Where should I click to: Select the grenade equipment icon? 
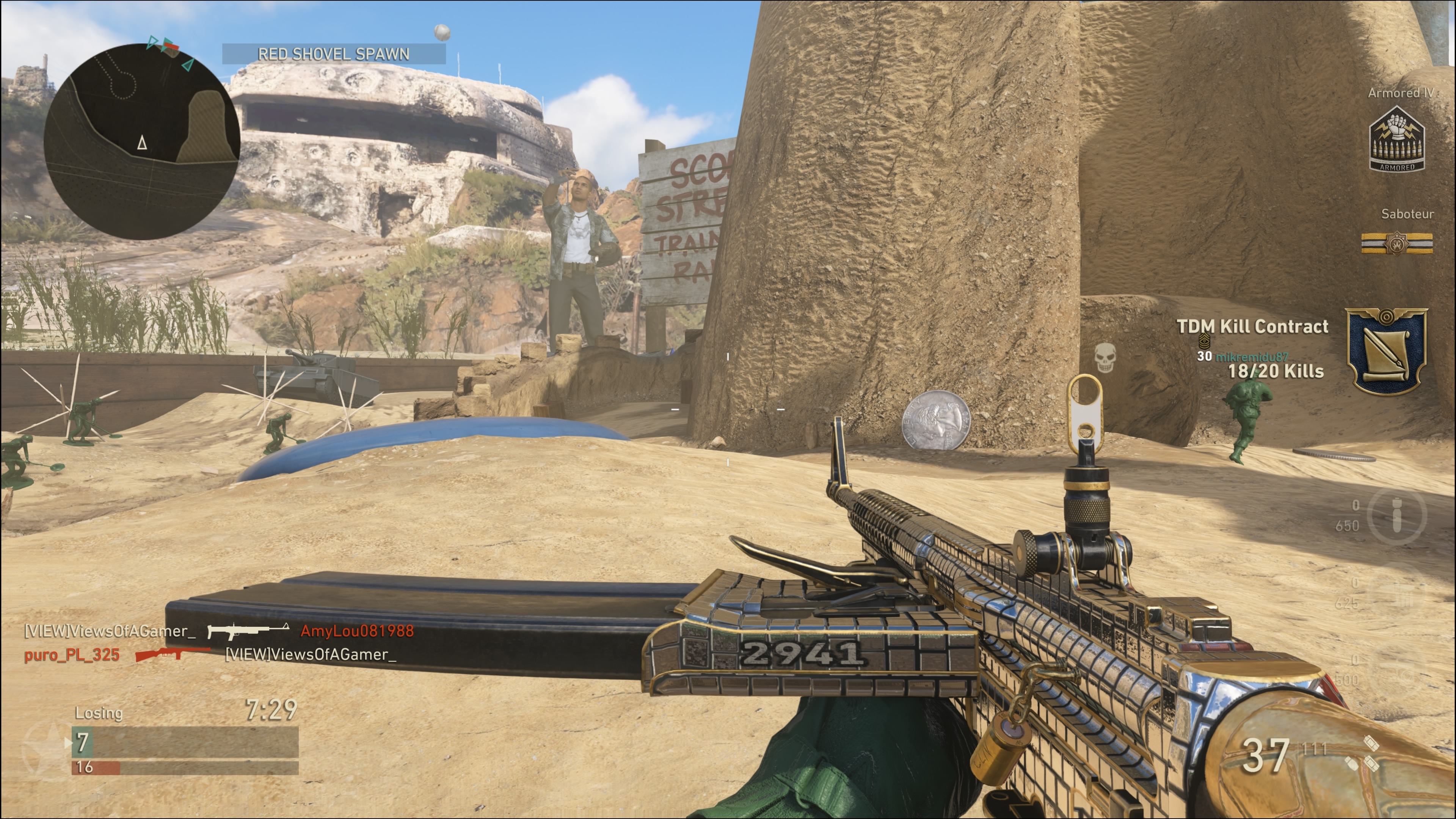pos(1396,515)
